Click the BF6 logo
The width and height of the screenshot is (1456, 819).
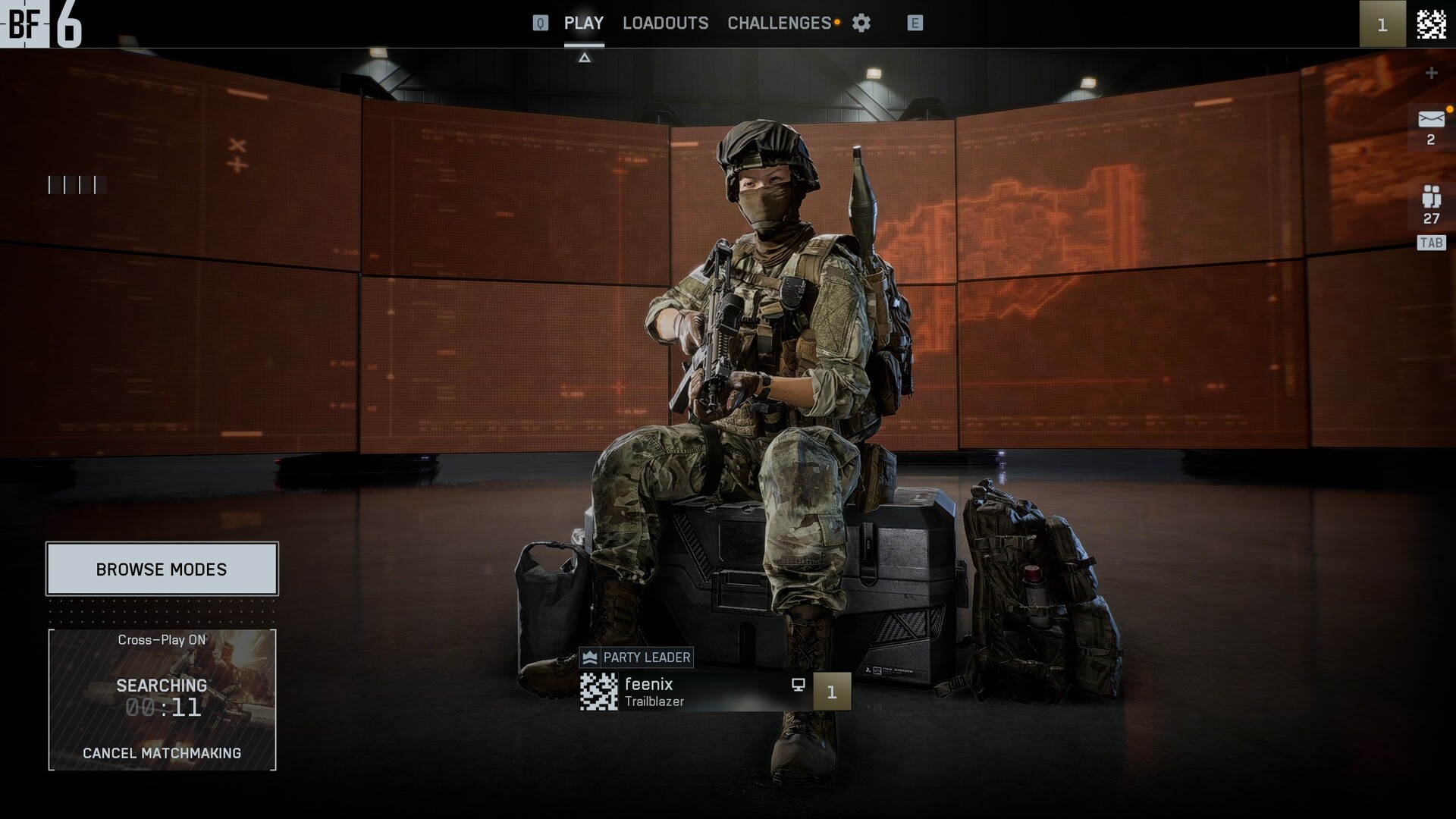pyautogui.click(x=41, y=24)
